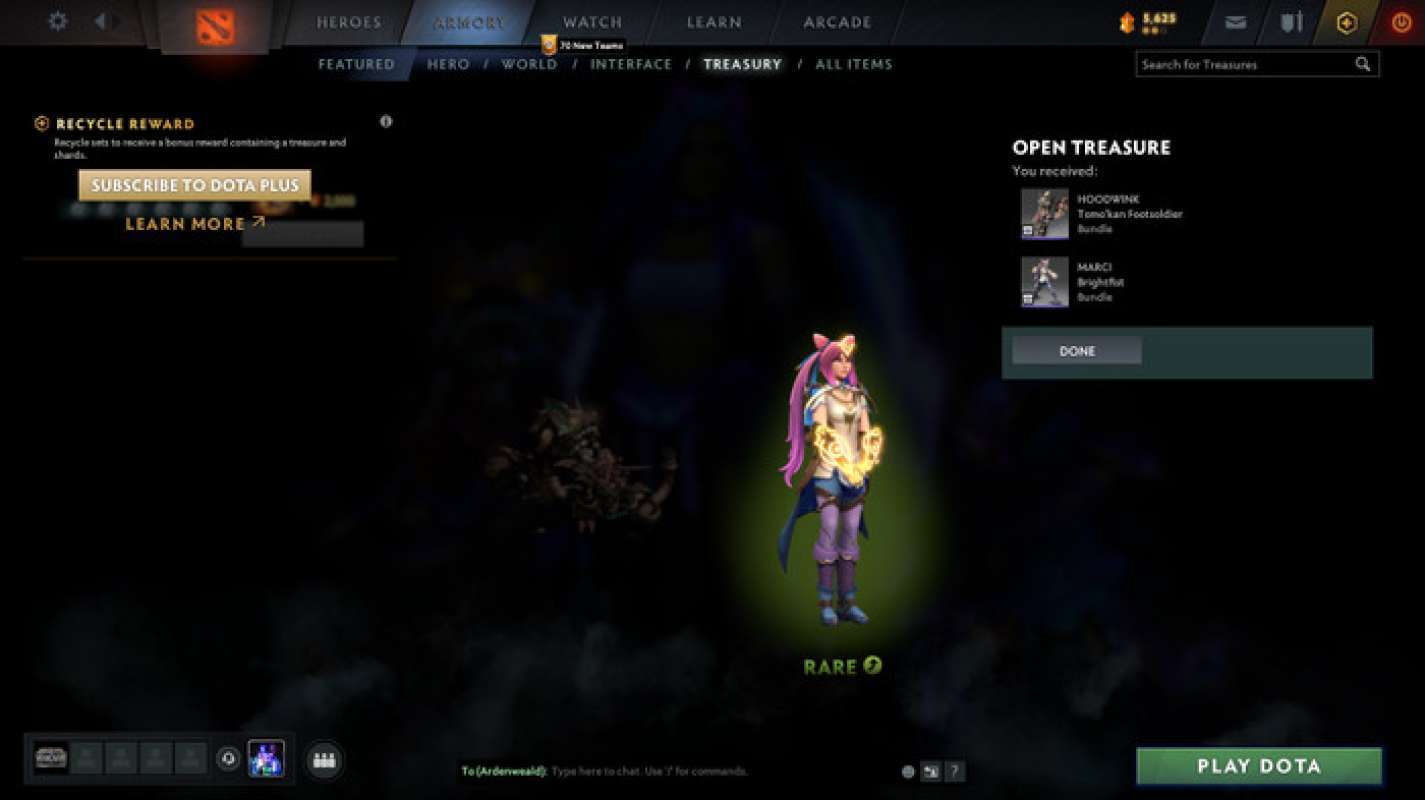The height and width of the screenshot is (800, 1425).
Task: Click the back arrow next to settings
Action: [x=99, y=20]
